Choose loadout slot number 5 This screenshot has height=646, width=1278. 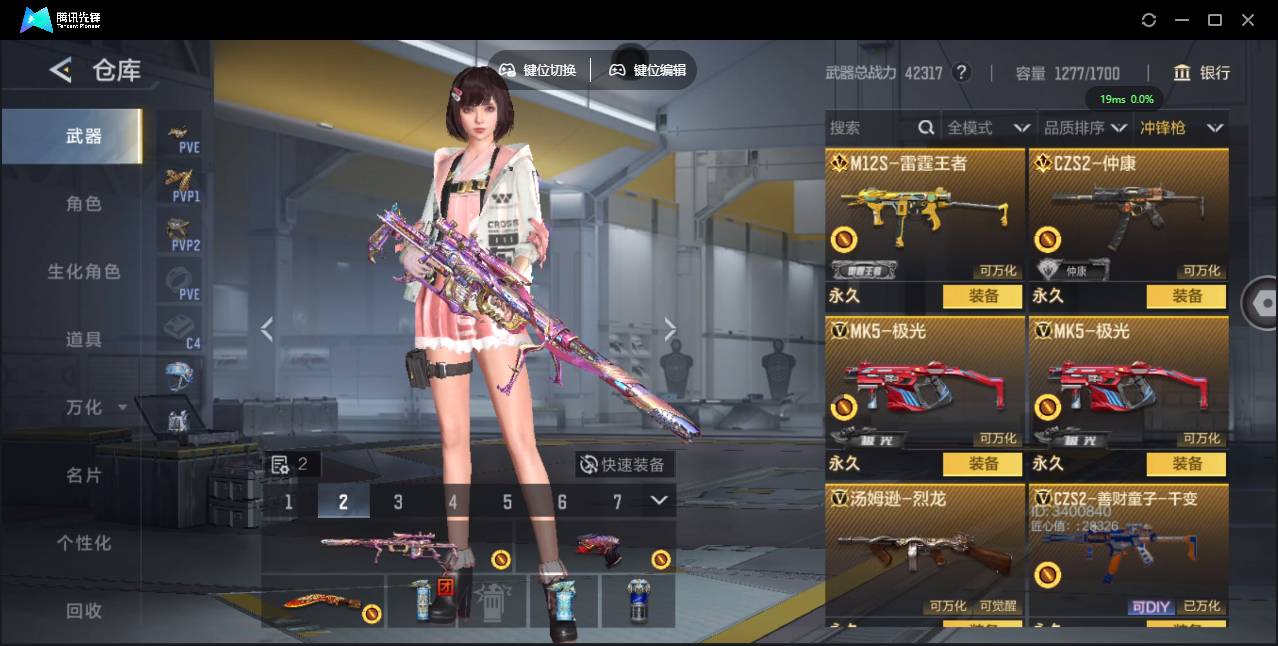click(507, 502)
